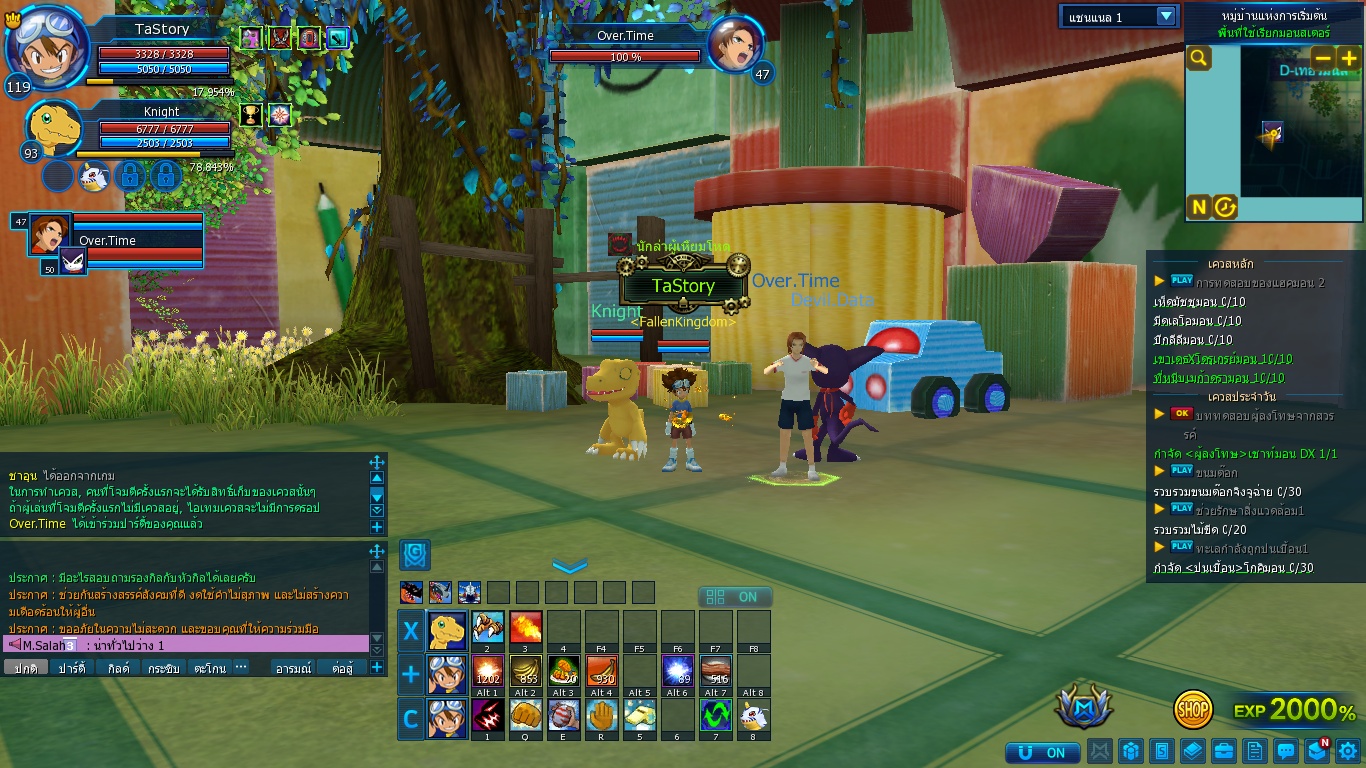Activate the green wave skill in slot 7
1366x768 pixels.
tap(716, 715)
